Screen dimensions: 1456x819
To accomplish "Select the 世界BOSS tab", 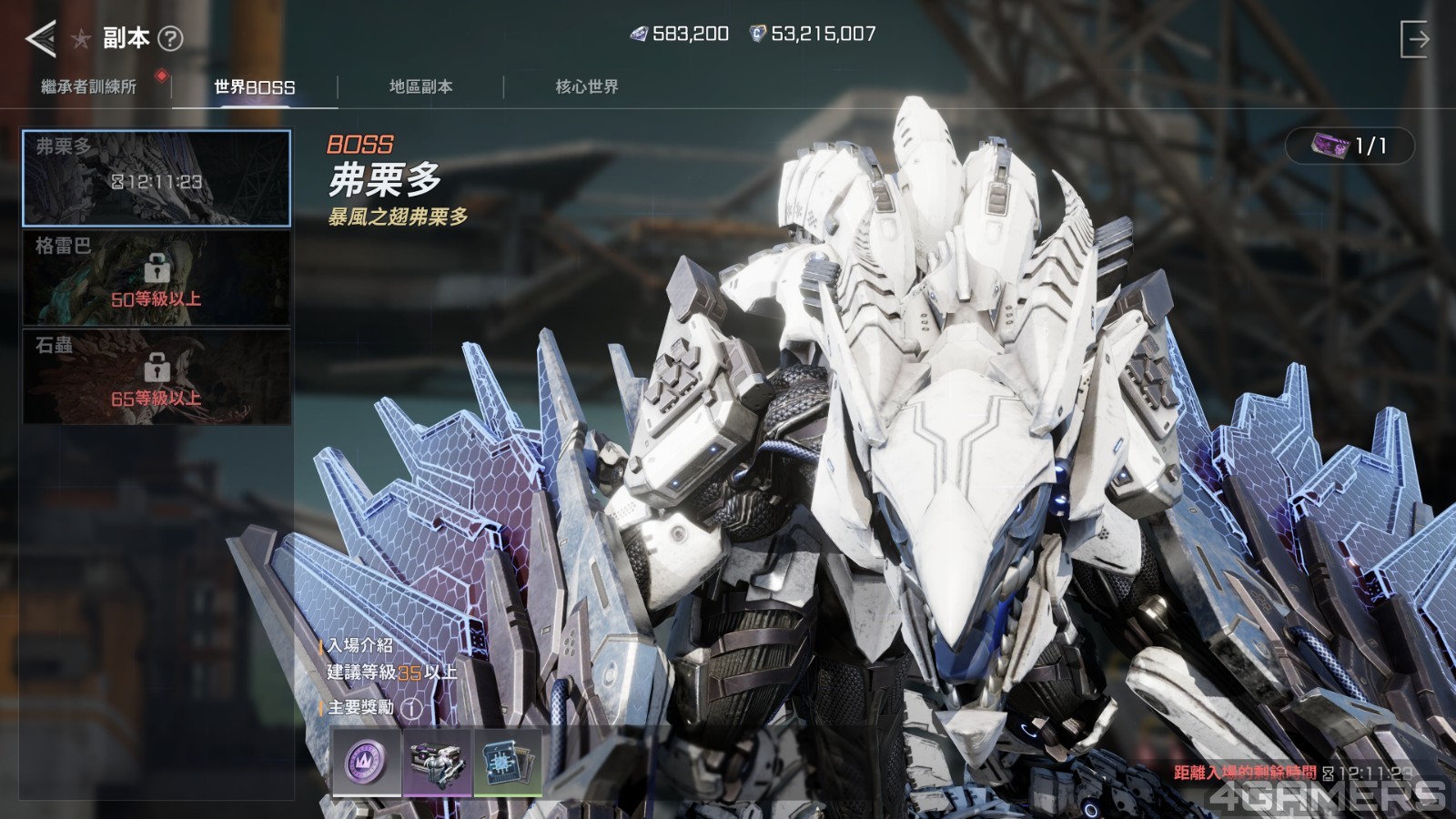I will tap(254, 87).
